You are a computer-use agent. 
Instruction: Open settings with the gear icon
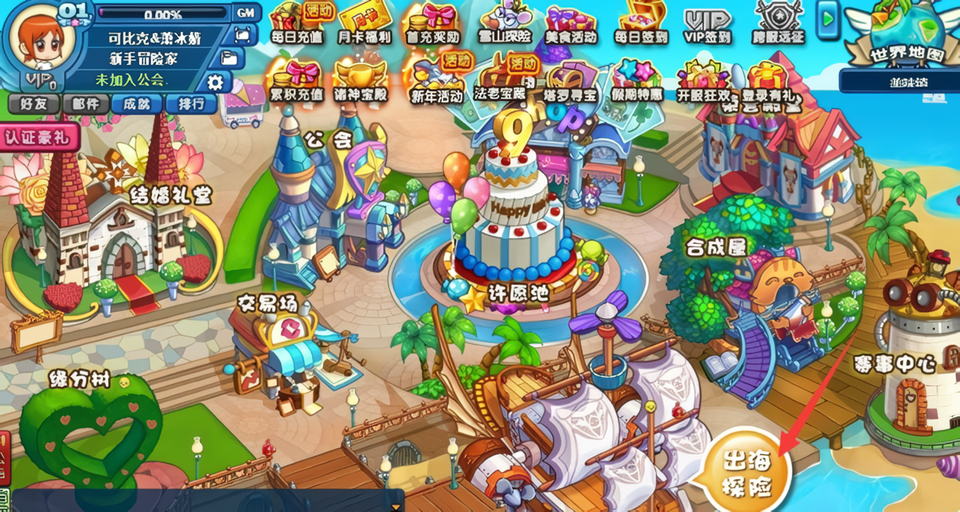(x=214, y=81)
